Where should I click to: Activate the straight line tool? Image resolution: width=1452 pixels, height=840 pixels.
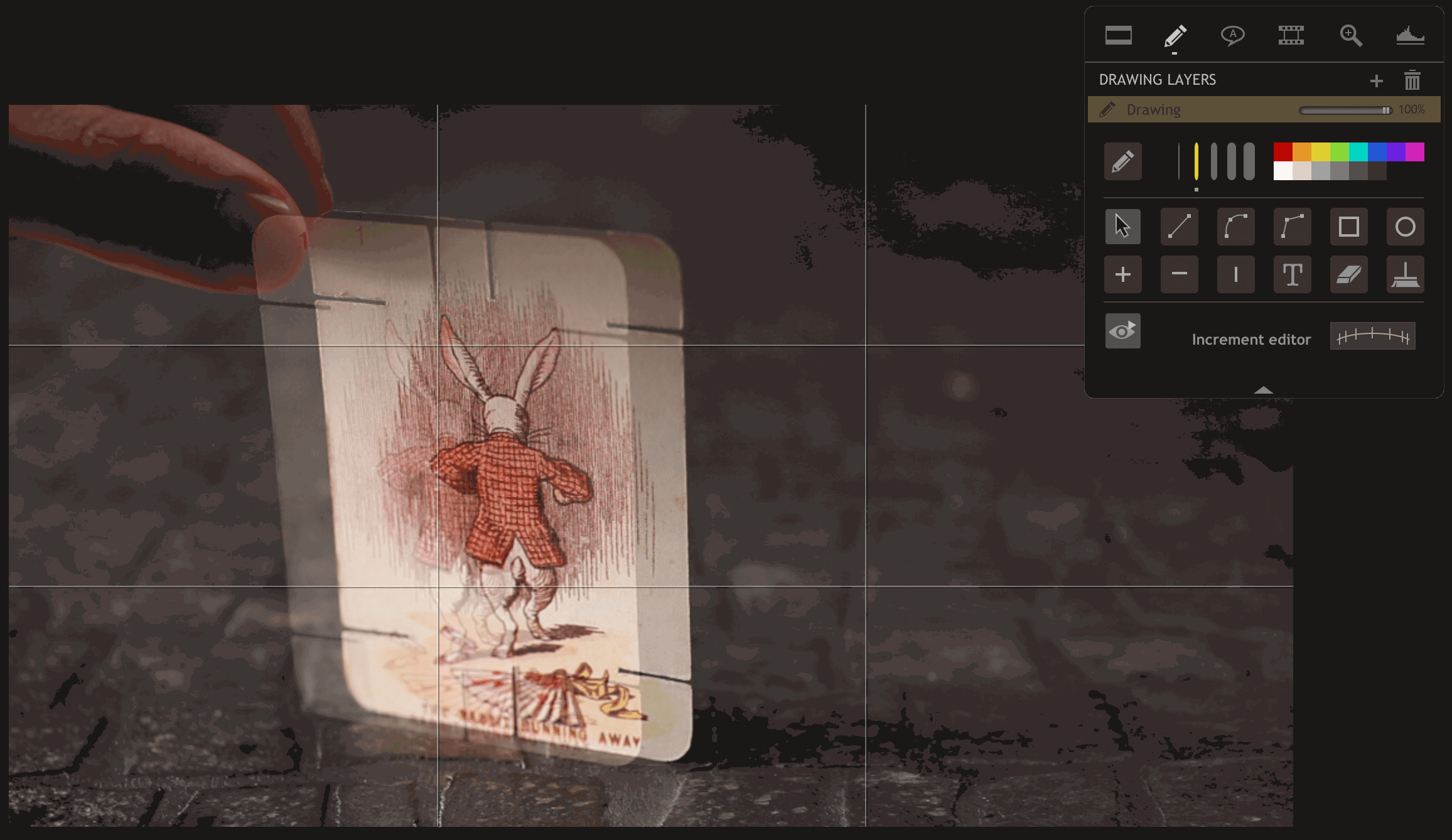coord(1179,226)
